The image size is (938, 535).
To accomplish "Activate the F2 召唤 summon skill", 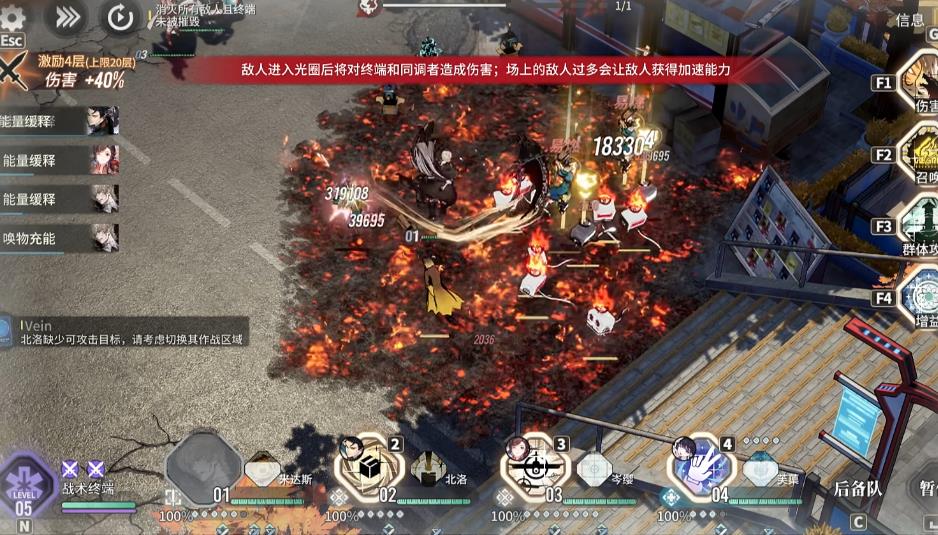I will (920, 154).
